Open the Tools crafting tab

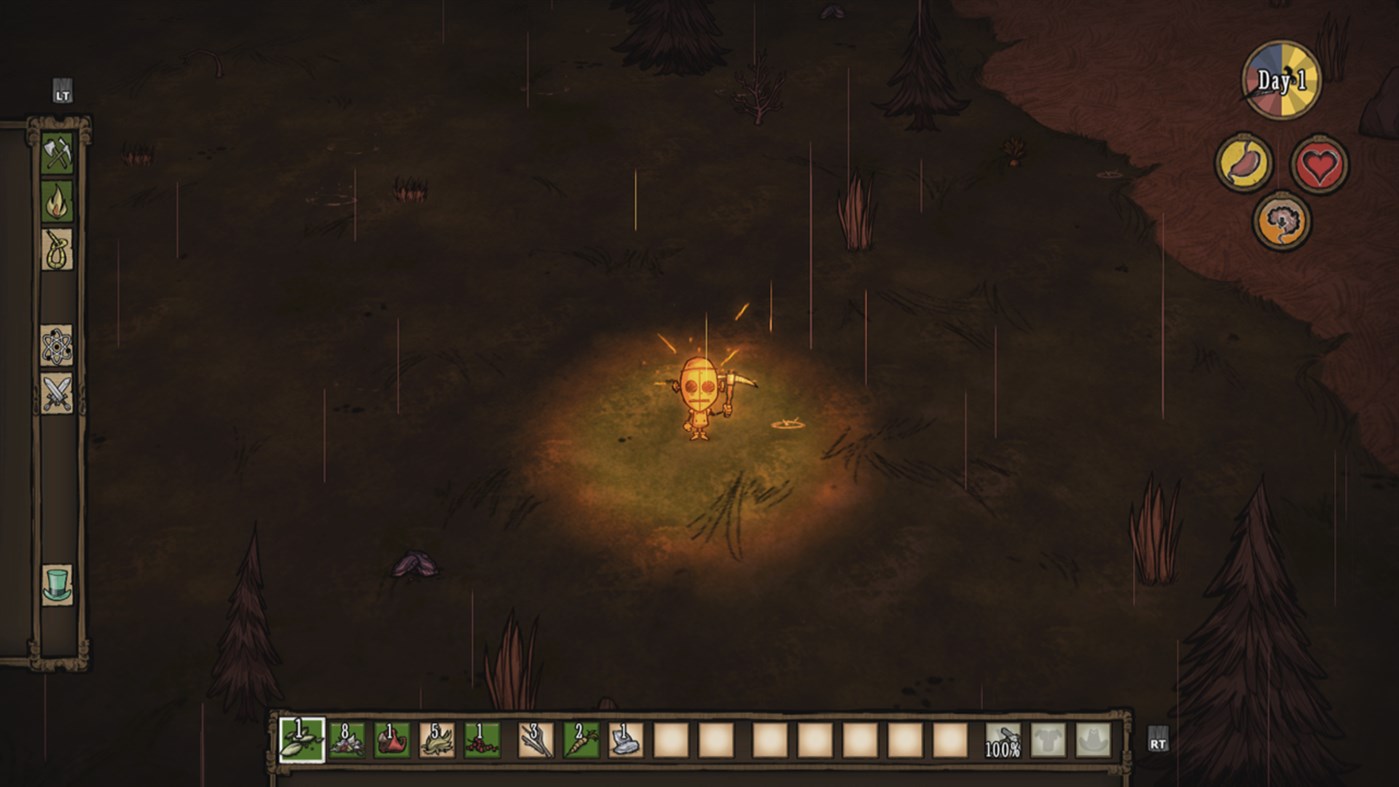tap(57, 153)
